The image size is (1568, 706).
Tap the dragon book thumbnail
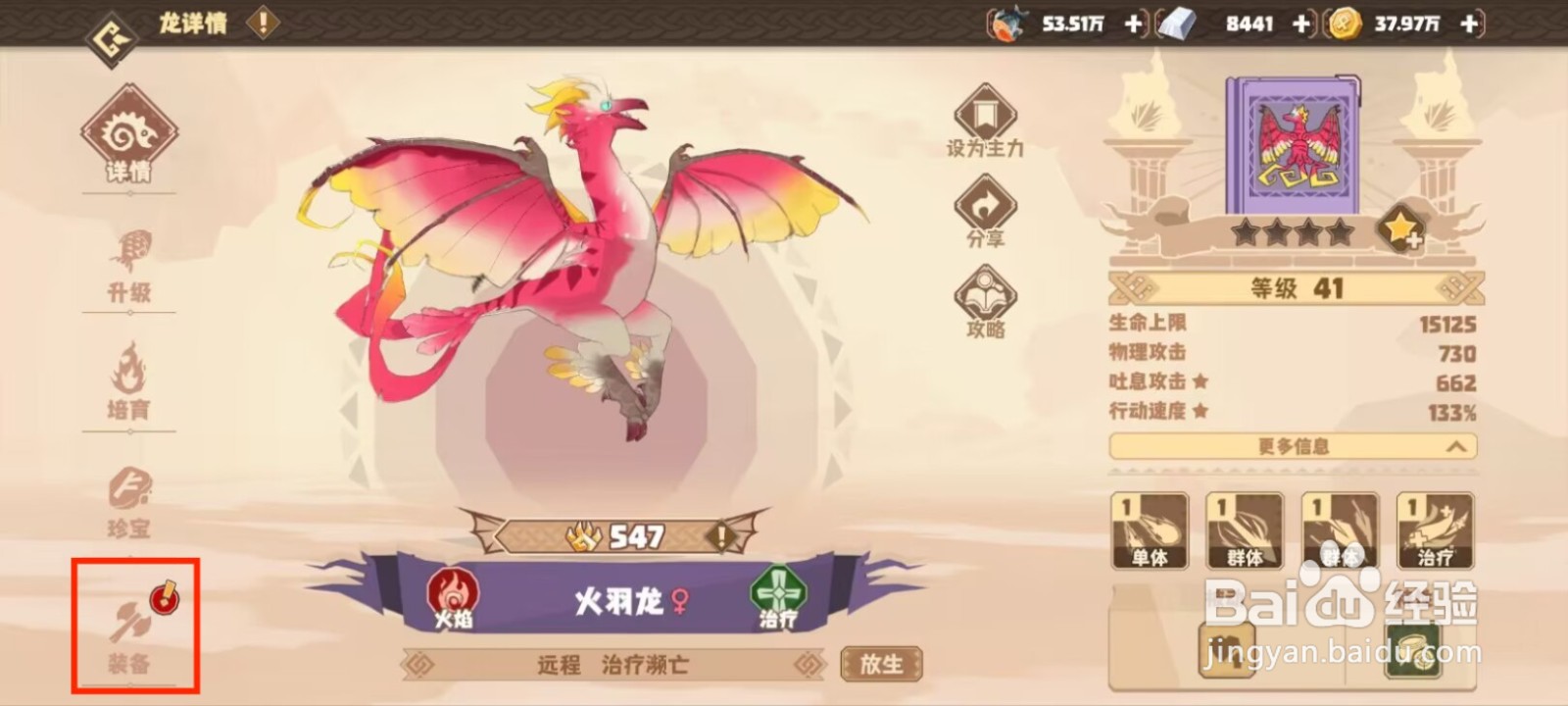(1294, 145)
